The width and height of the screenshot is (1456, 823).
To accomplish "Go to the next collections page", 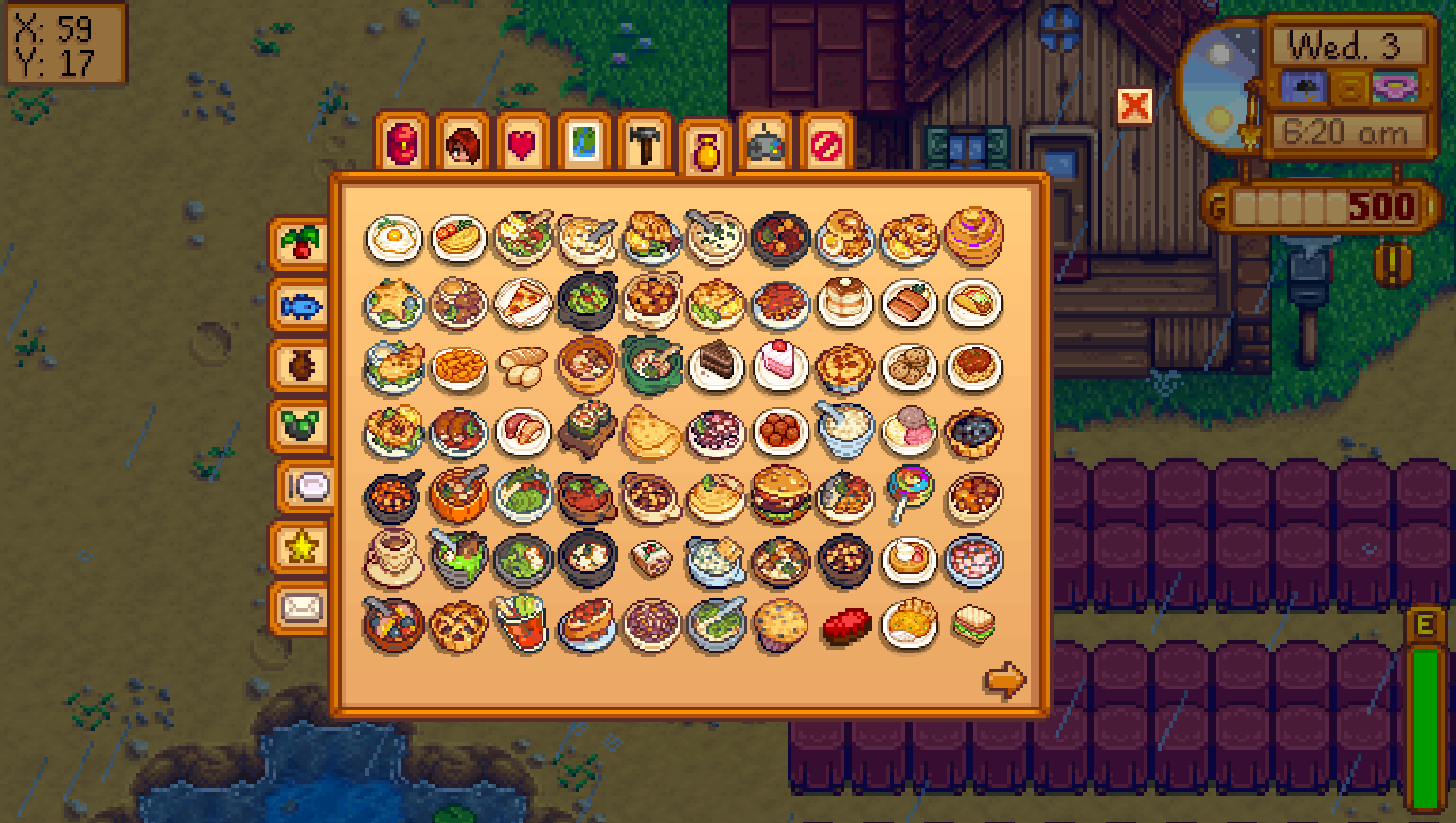I will 1003,679.
